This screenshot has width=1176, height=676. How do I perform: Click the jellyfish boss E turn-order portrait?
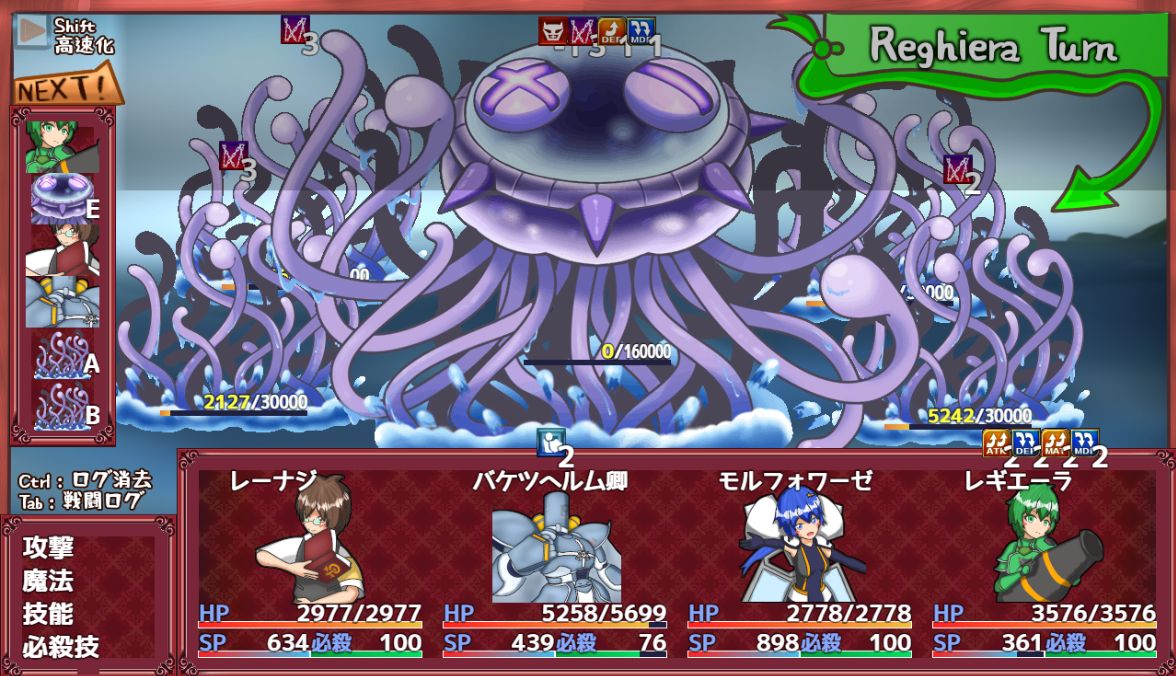pos(62,198)
